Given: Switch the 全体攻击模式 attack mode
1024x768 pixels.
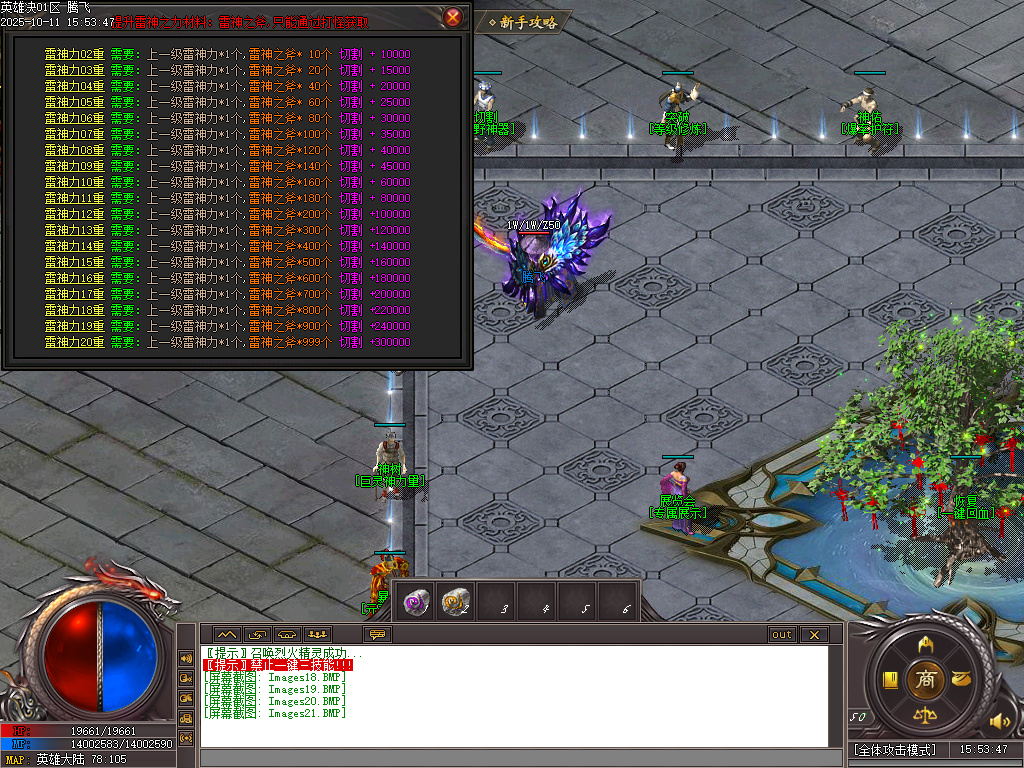Looking at the screenshot, I should 895,749.
